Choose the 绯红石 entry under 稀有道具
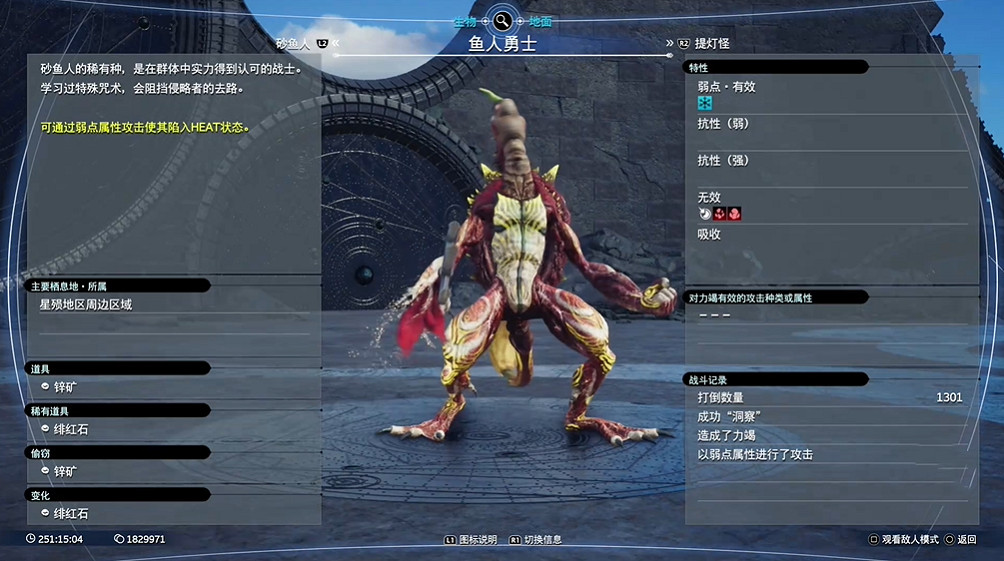Viewport: 1004px width, 561px height. [70, 429]
